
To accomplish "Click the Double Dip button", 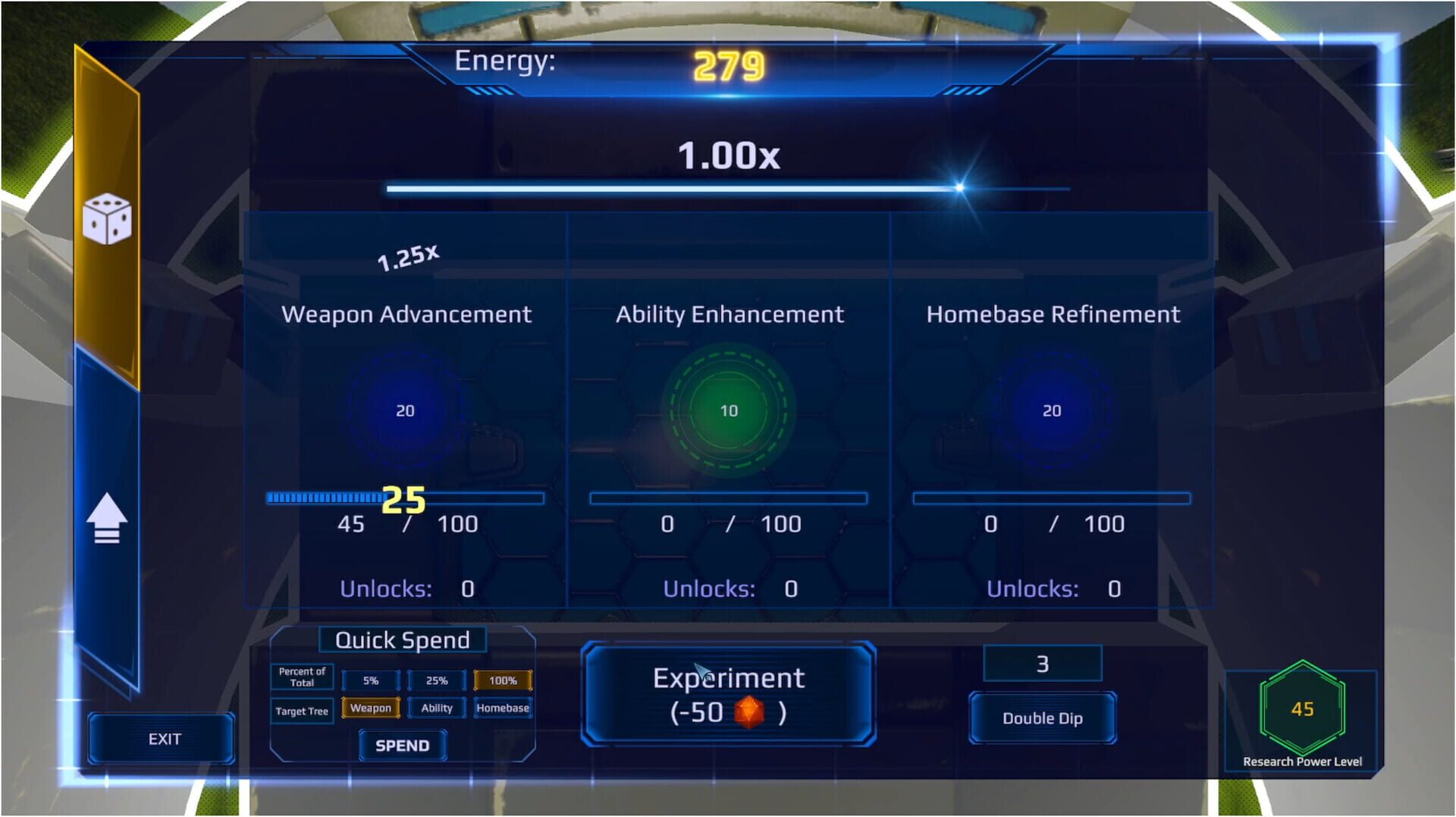I will 1042,718.
